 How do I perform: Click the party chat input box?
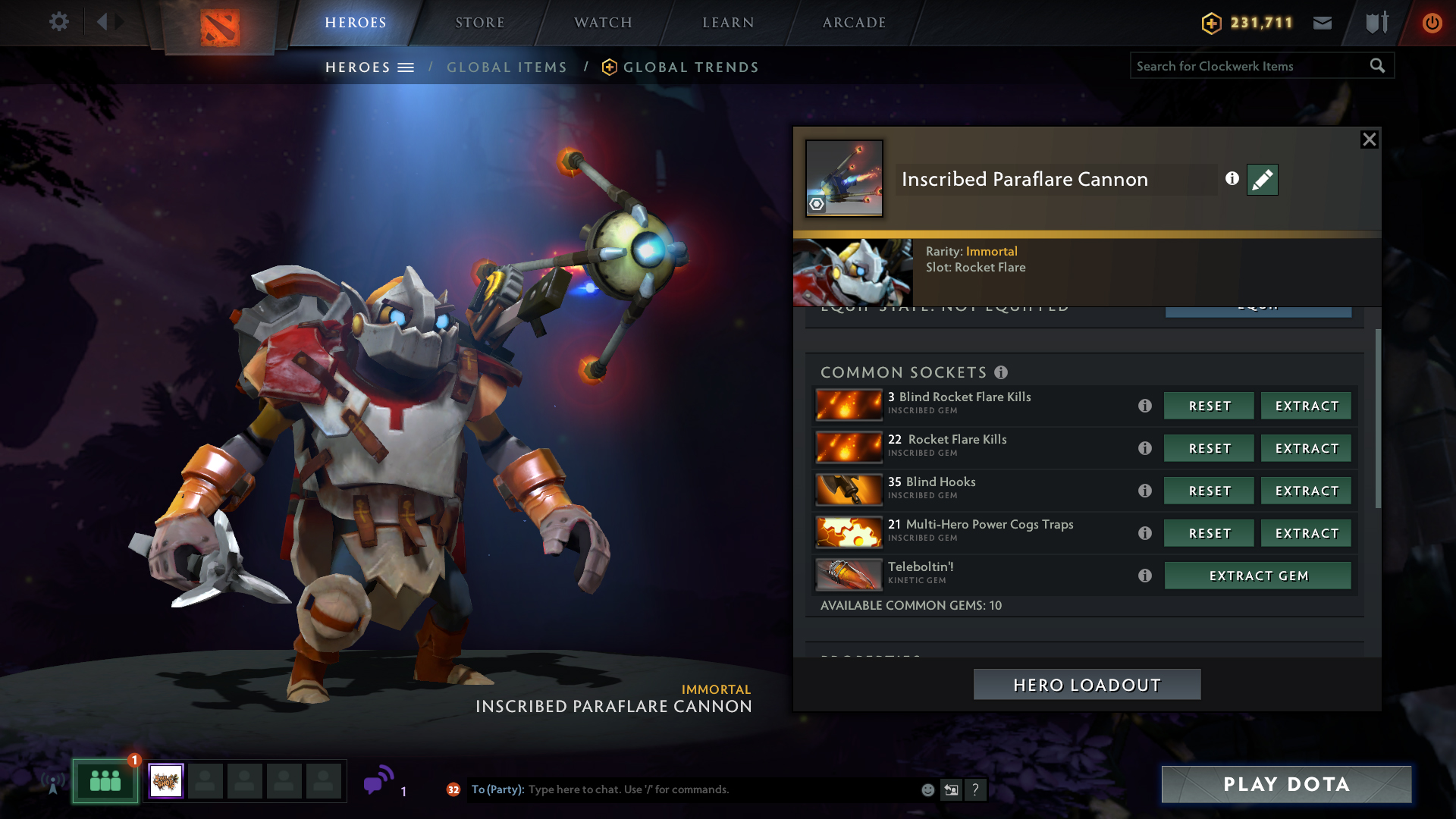pos(720,789)
